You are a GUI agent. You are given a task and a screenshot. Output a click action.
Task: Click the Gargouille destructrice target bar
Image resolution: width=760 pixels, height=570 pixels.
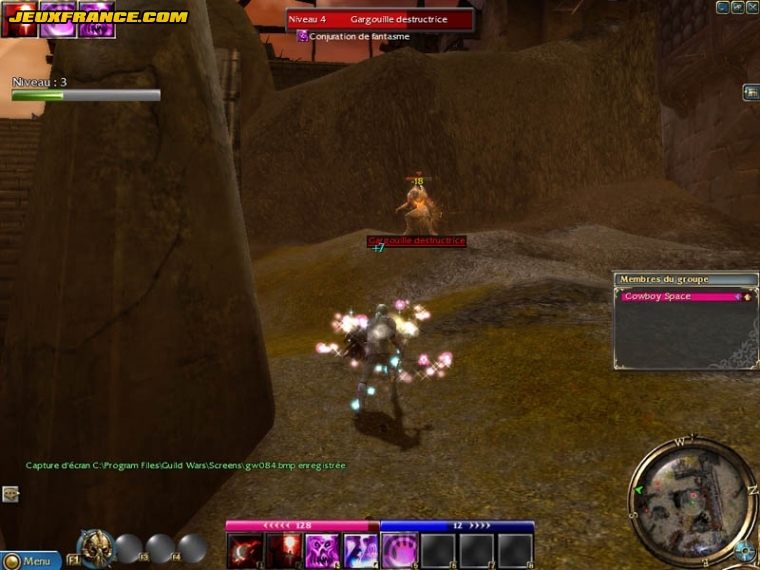tap(380, 19)
